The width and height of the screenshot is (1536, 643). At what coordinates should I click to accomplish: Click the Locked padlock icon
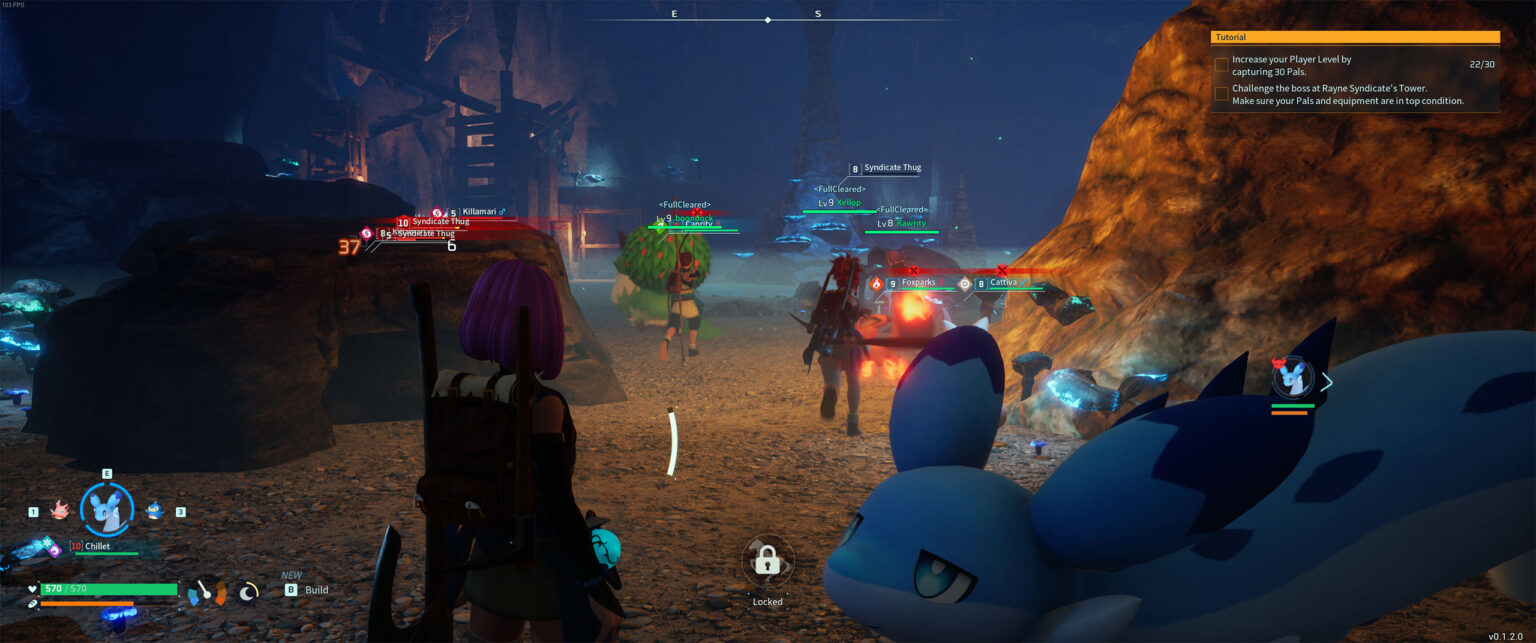pyautogui.click(x=767, y=561)
